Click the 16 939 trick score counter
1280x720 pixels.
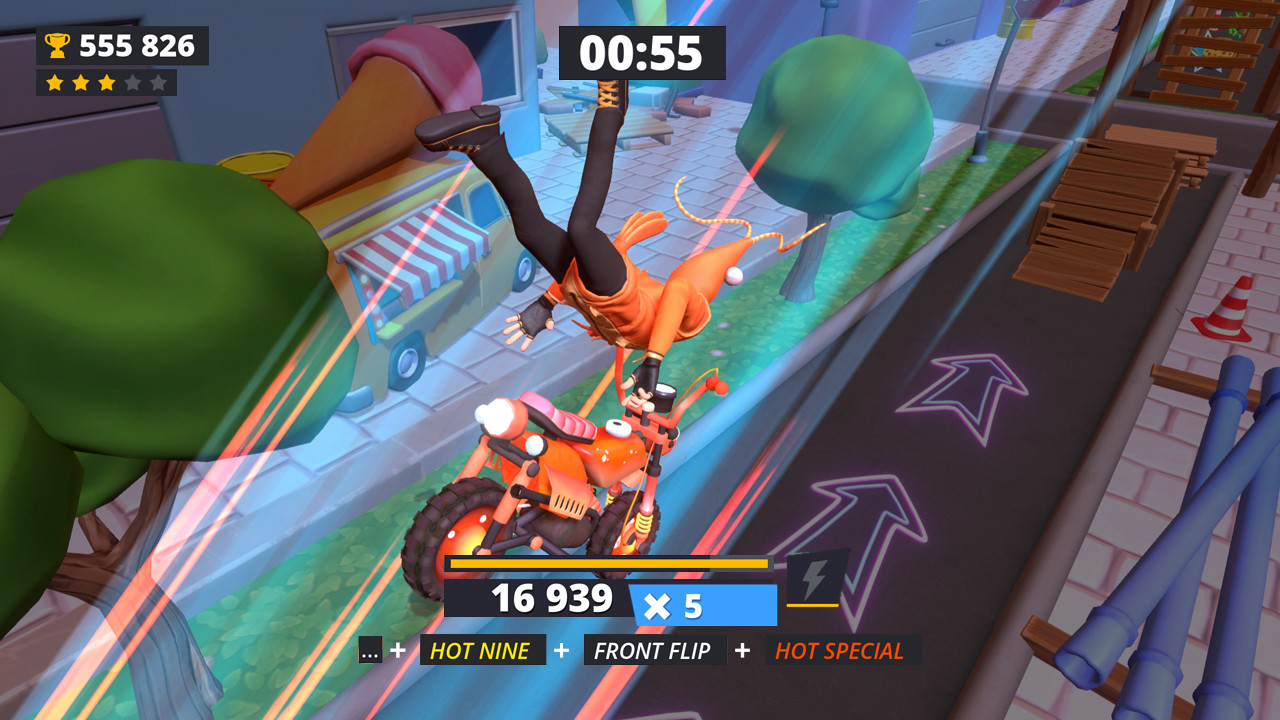[x=553, y=600]
